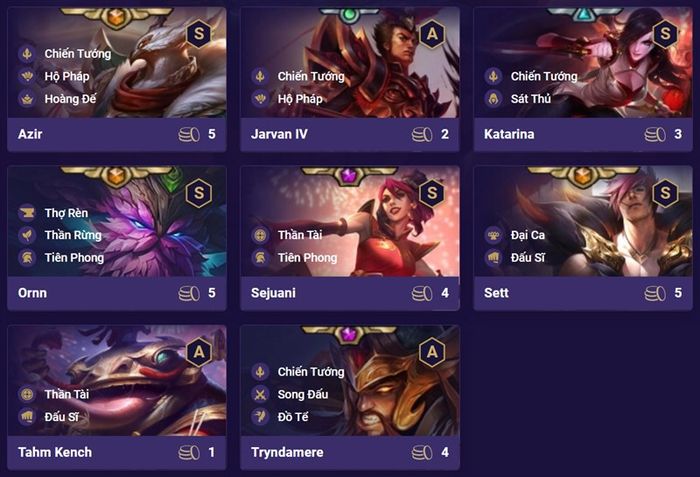This screenshot has width=700, height=477.
Task: Click the Thợ Rèn trait on Ornn
Action: pyautogui.click(x=66, y=212)
